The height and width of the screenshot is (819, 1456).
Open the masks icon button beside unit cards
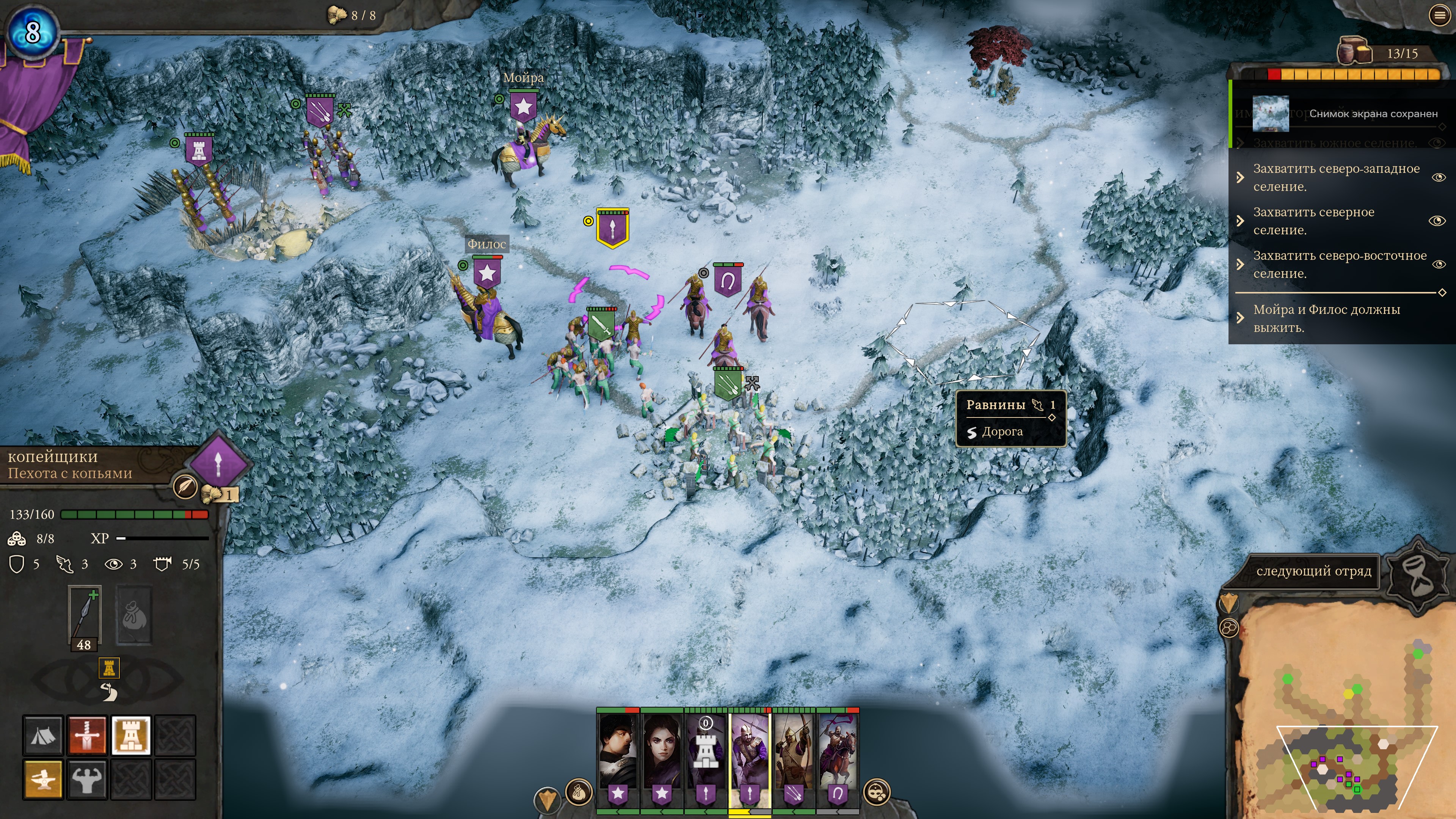877,792
